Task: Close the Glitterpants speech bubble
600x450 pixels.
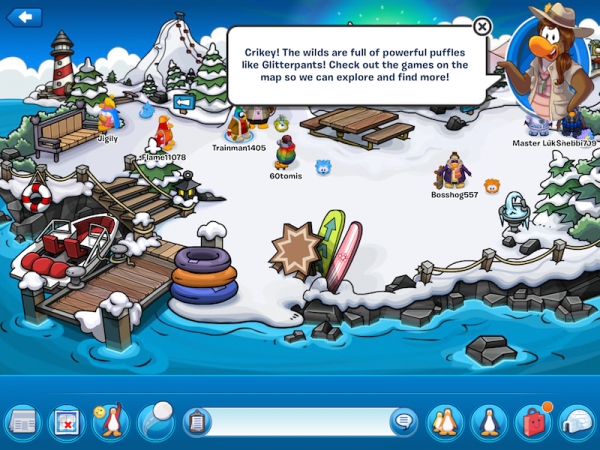Action: (x=482, y=26)
